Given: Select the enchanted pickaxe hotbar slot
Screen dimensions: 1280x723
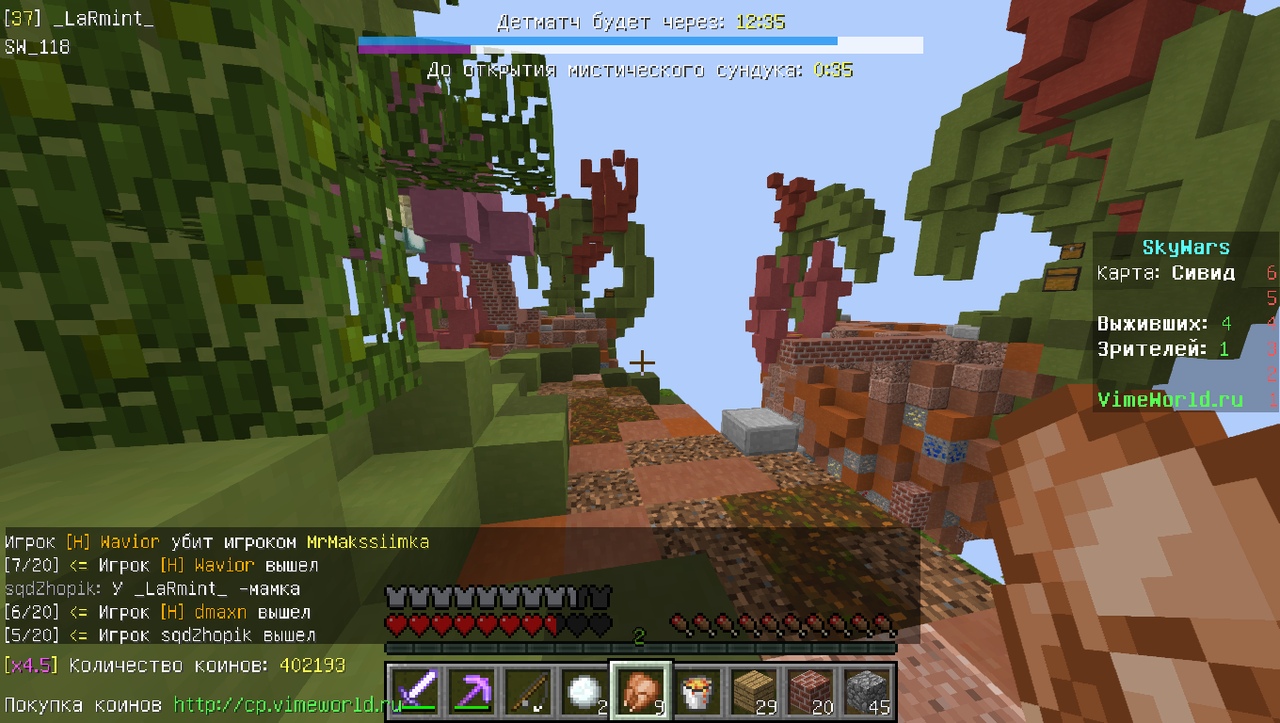Looking at the screenshot, I should (x=469, y=690).
